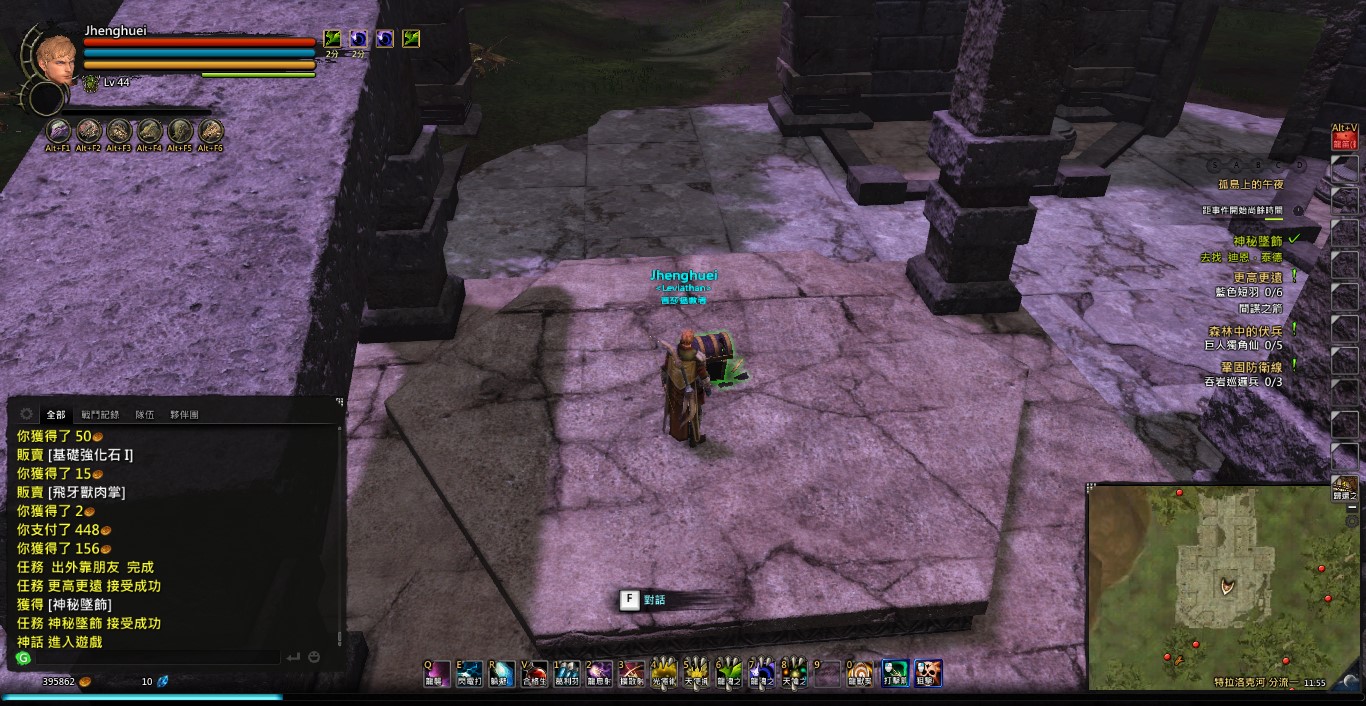Viewport: 1366px width, 706px height.
Task: Open the 戰鬥記錄 combat log tab
Action: [100, 414]
